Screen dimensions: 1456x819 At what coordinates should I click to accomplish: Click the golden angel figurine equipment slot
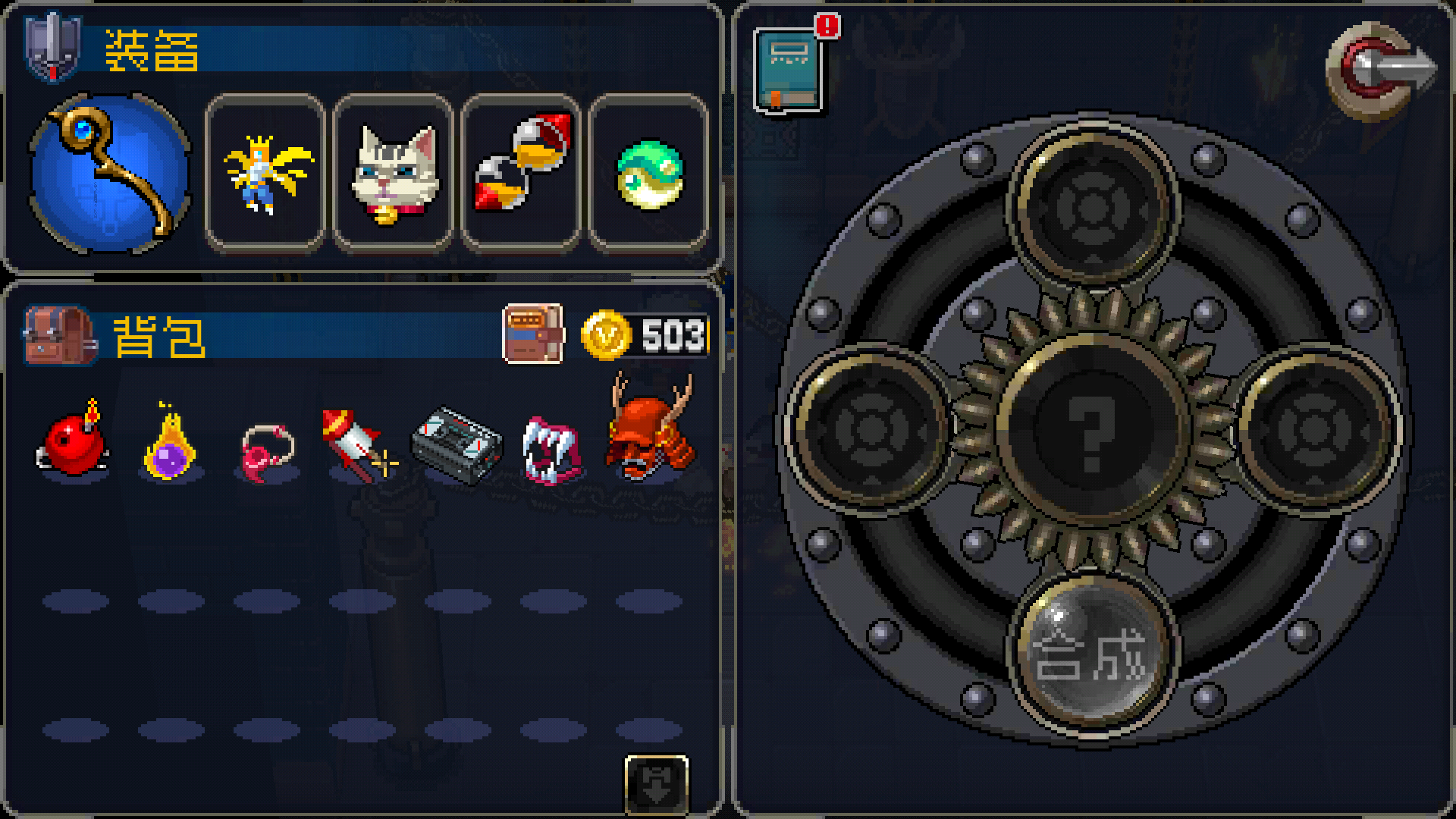pyautogui.click(x=265, y=173)
